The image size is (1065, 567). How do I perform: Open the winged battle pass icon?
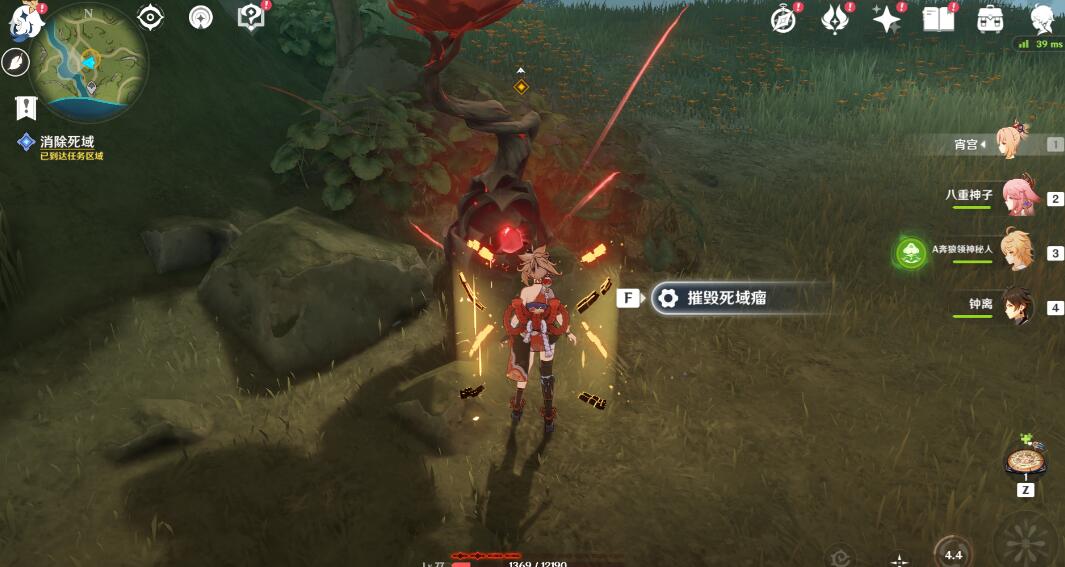[x=834, y=19]
